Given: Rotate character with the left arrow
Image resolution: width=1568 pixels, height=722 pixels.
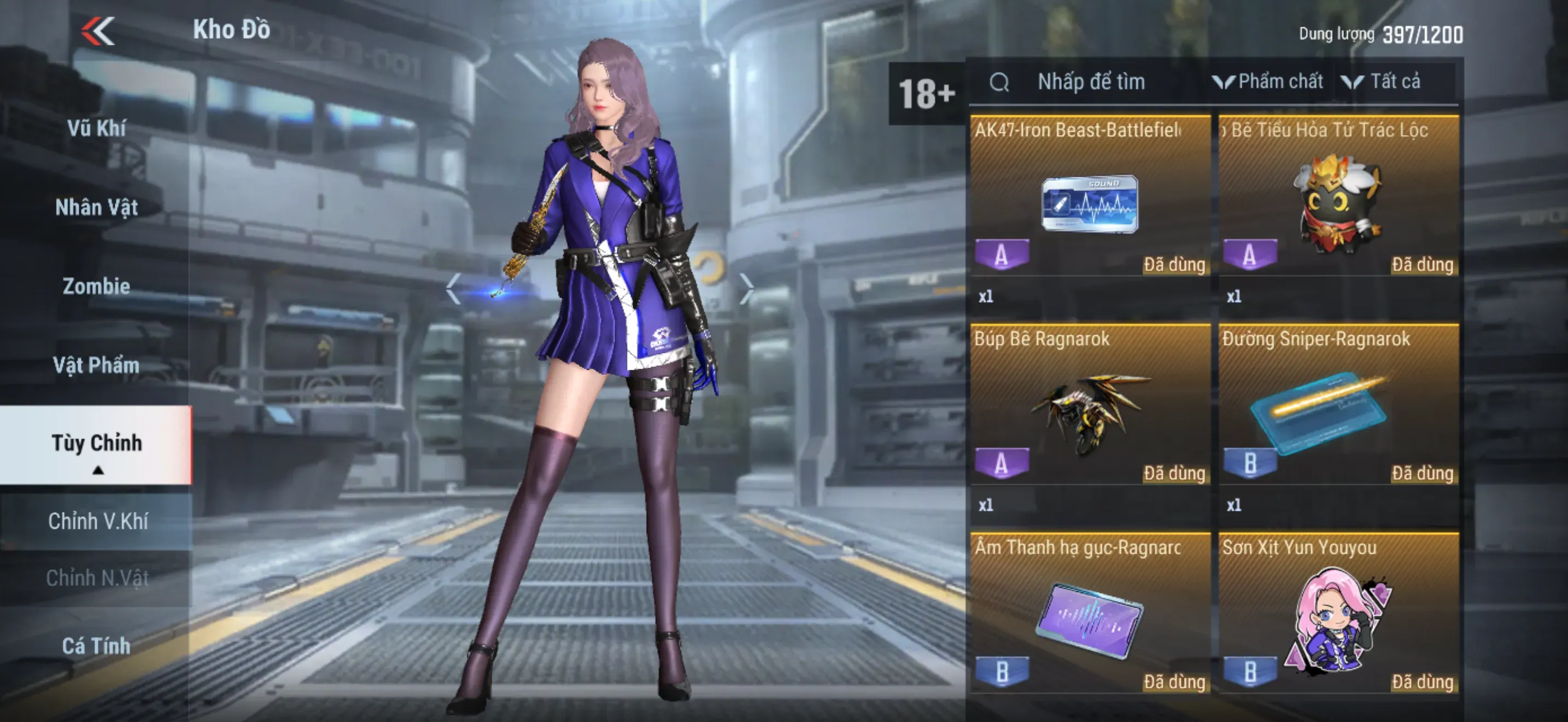Looking at the screenshot, I should click(x=453, y=289).
